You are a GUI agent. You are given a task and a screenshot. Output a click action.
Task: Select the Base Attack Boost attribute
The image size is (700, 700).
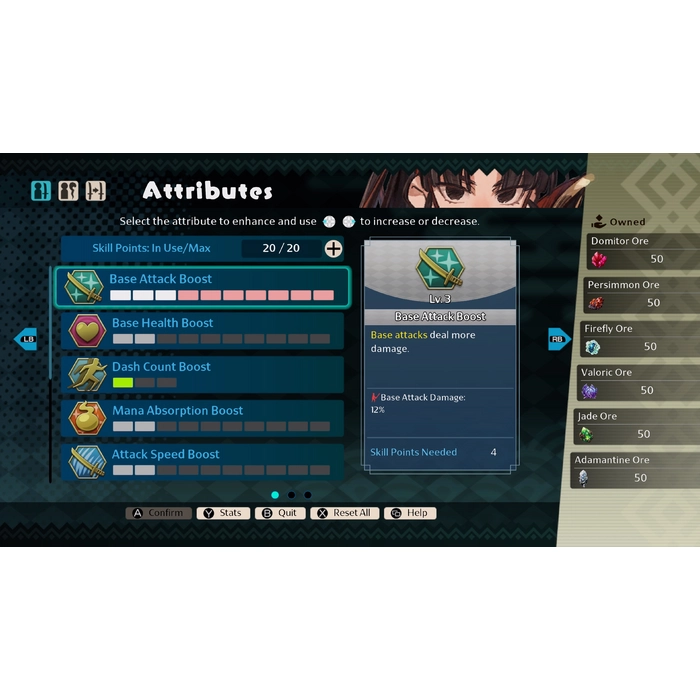(201, 287)
